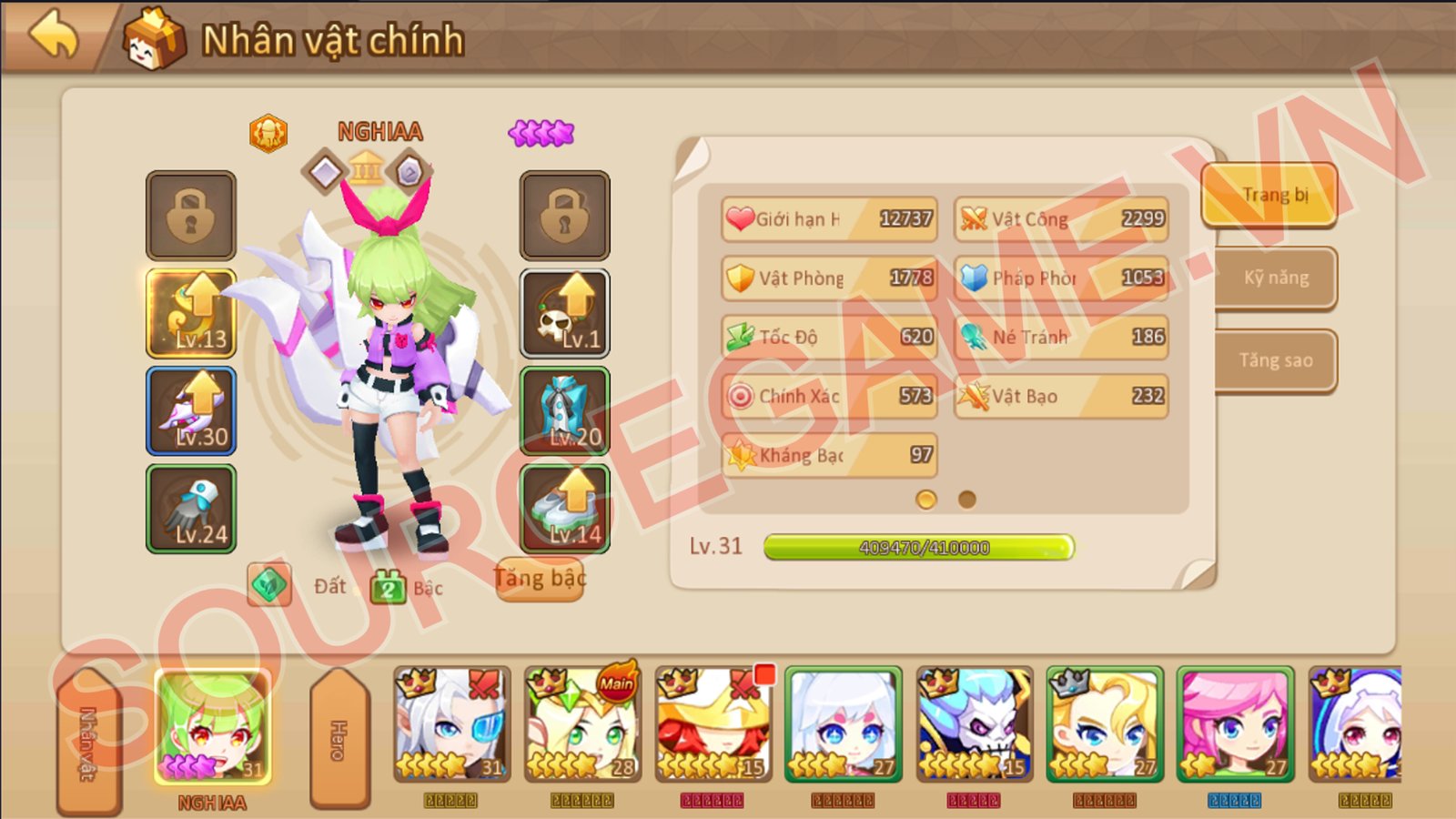
Task: Choose the hero portrait marked Main
Action: pos(582,724)
